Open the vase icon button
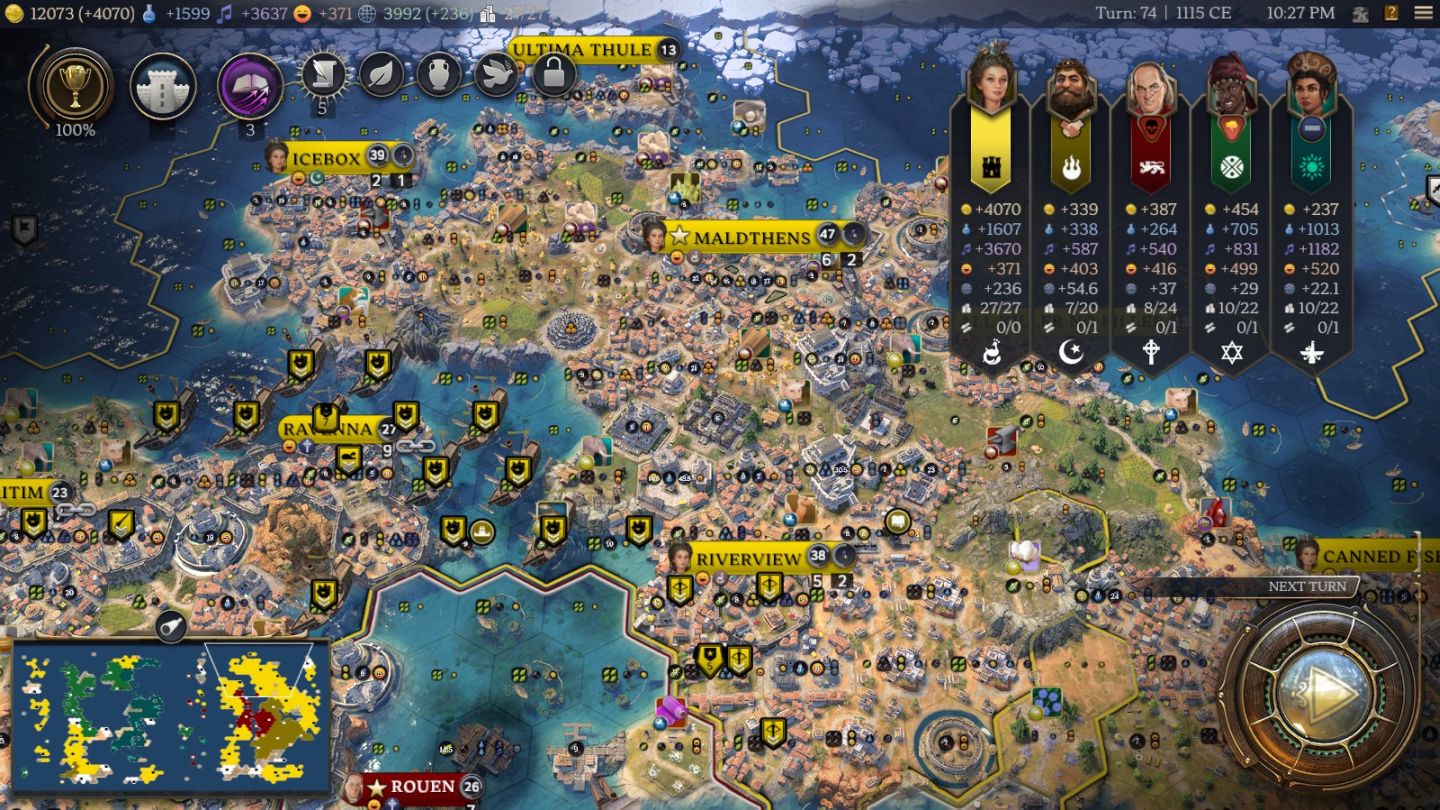Image resolution: width=1440 pixels, height=810 pixels. click(x=438, y=74)
